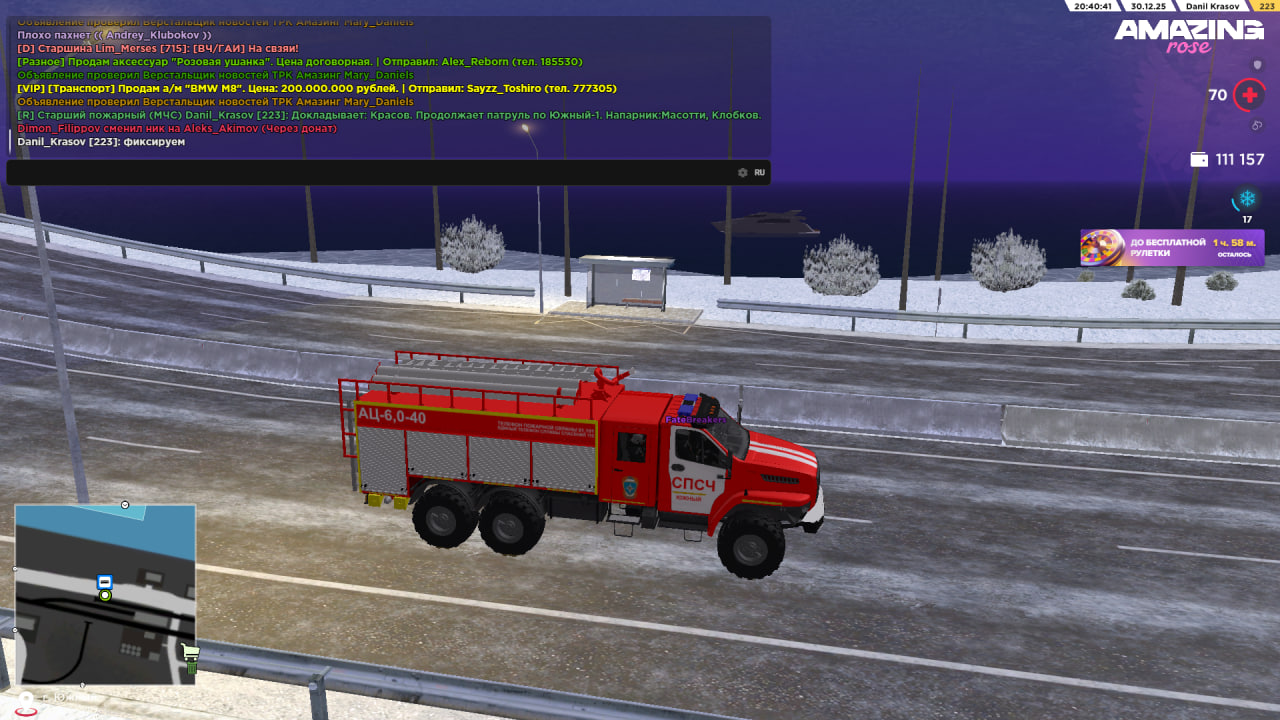Click the location pin icon below the minimap
Image resolution: width=1280 pixels, height=720 pixels.
(x=27, y=702)
